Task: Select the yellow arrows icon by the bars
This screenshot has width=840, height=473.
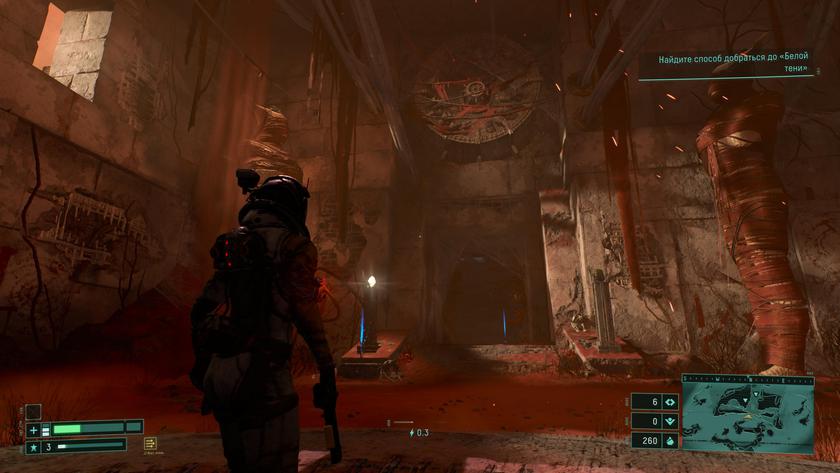Action: pyautogui.click(x=150, y=443)
